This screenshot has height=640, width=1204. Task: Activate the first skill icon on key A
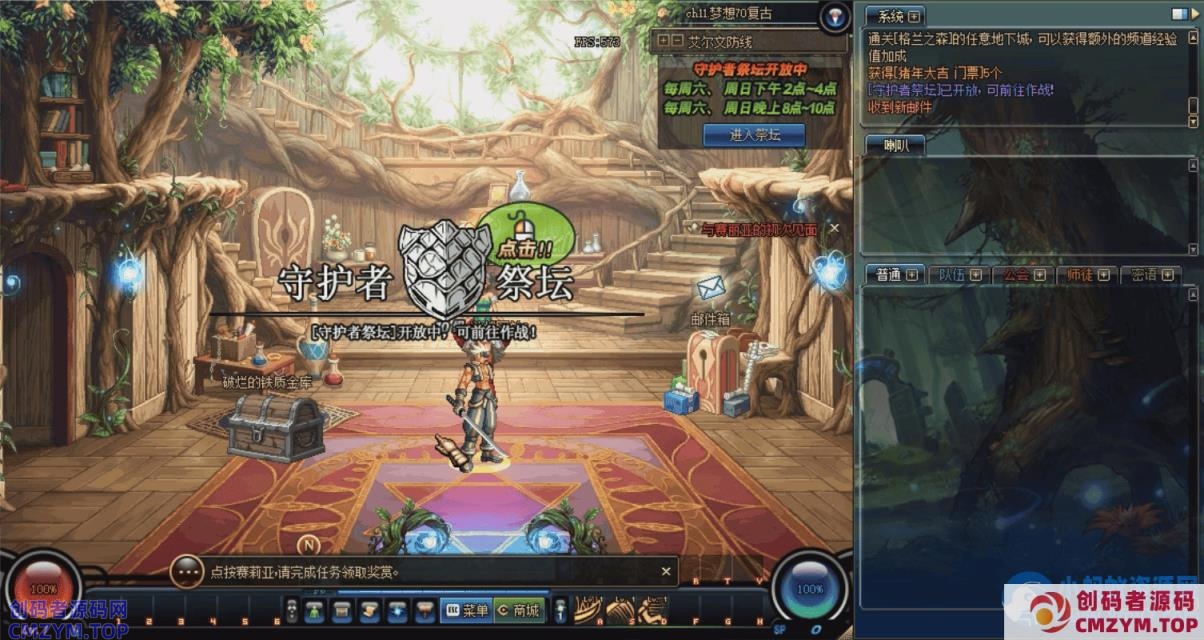pyautogui.click(x=588, y=607)
